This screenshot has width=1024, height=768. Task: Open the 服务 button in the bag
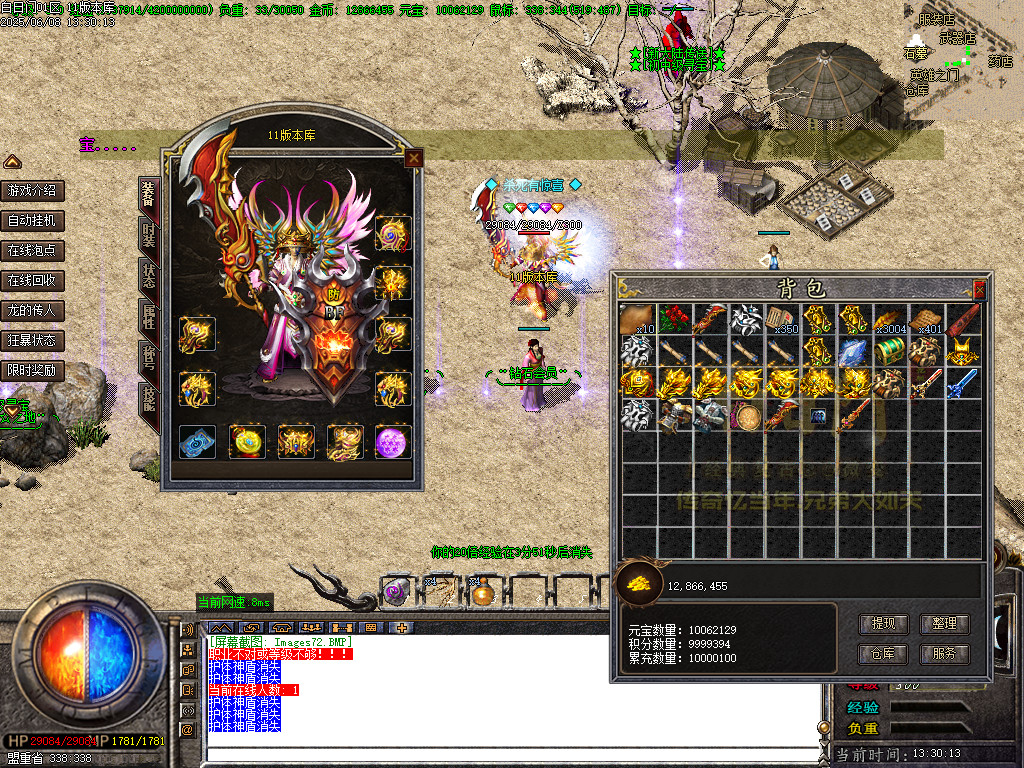coord(944,654)
